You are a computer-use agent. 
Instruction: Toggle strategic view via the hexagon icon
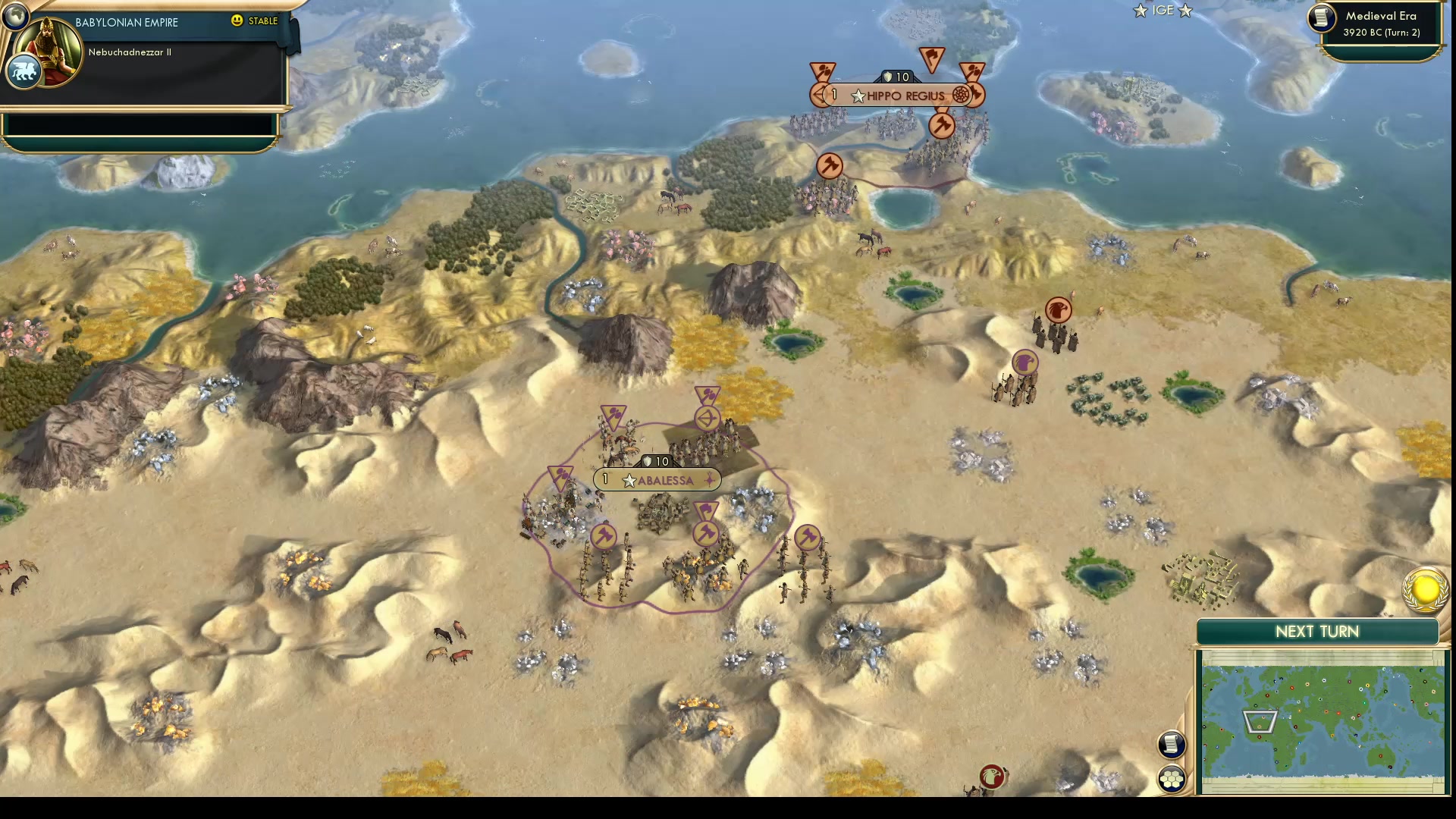1172,777
